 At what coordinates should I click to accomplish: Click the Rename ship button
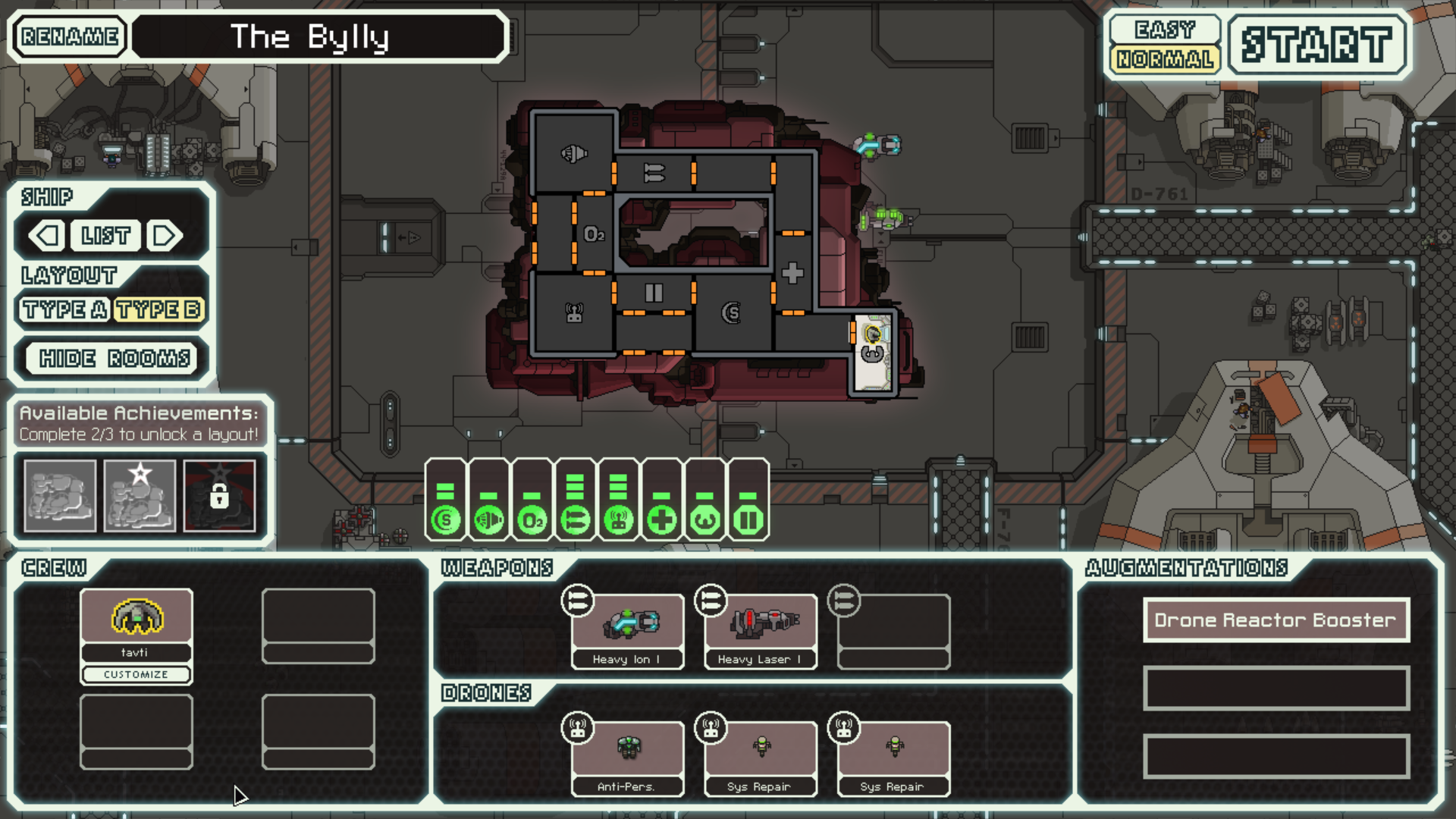[70, 36]
